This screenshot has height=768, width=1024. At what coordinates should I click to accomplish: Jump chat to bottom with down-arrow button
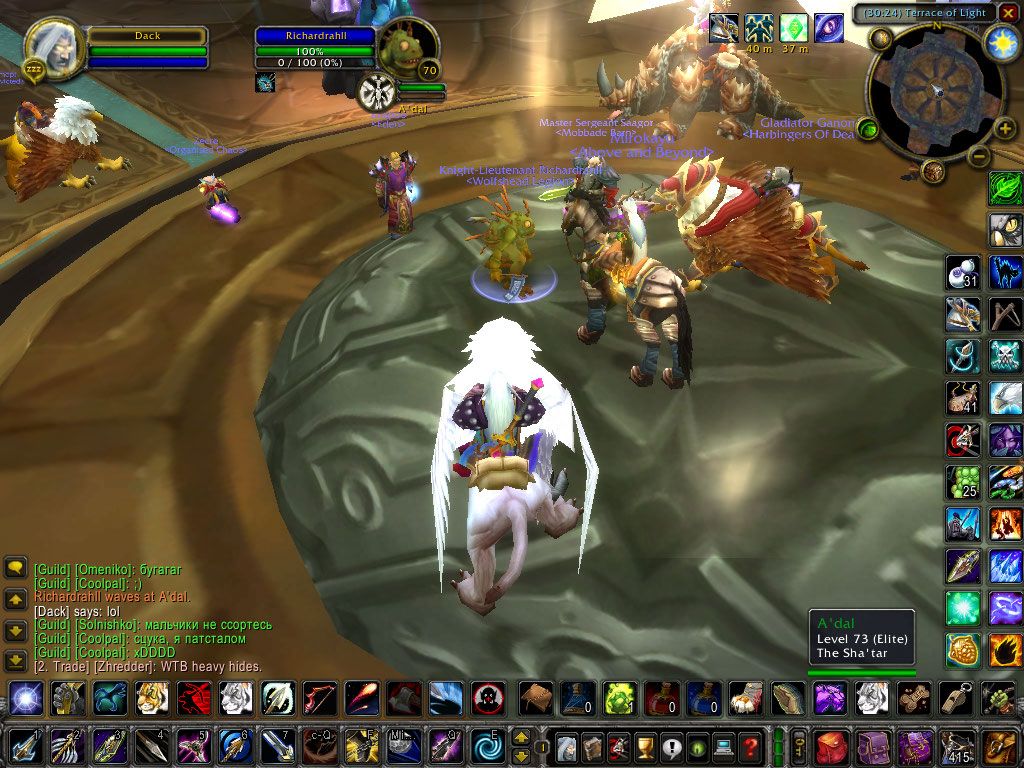[15, 661]
